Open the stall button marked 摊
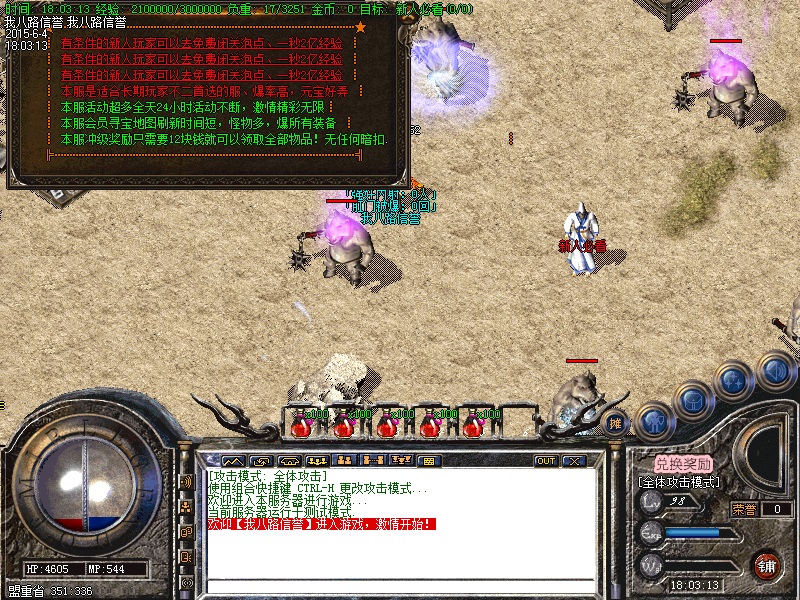Image resolution: width=800 pixels, height=600 pixels. 617,422
